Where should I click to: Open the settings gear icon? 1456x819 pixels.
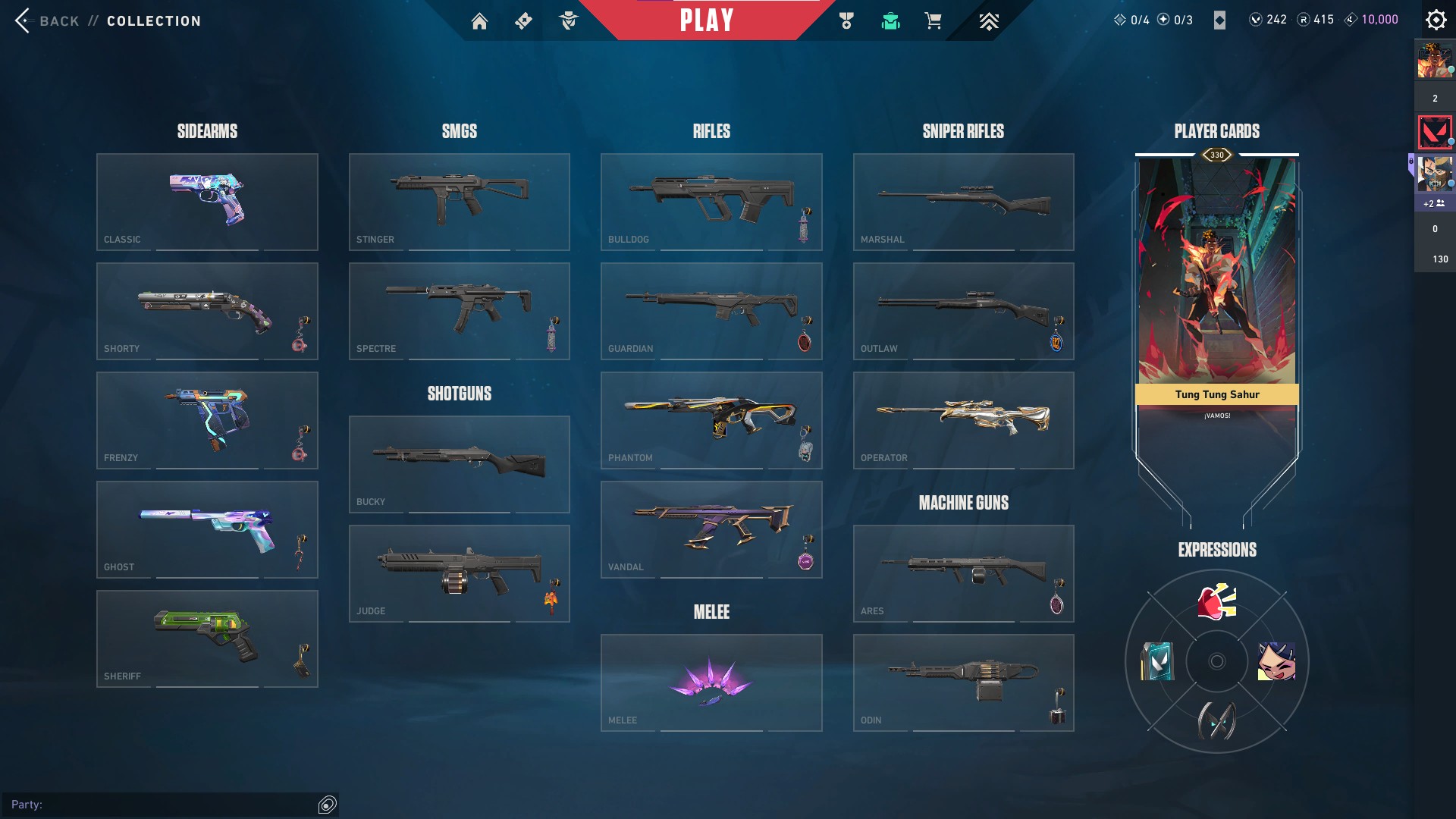click(x=1436, y=20)
